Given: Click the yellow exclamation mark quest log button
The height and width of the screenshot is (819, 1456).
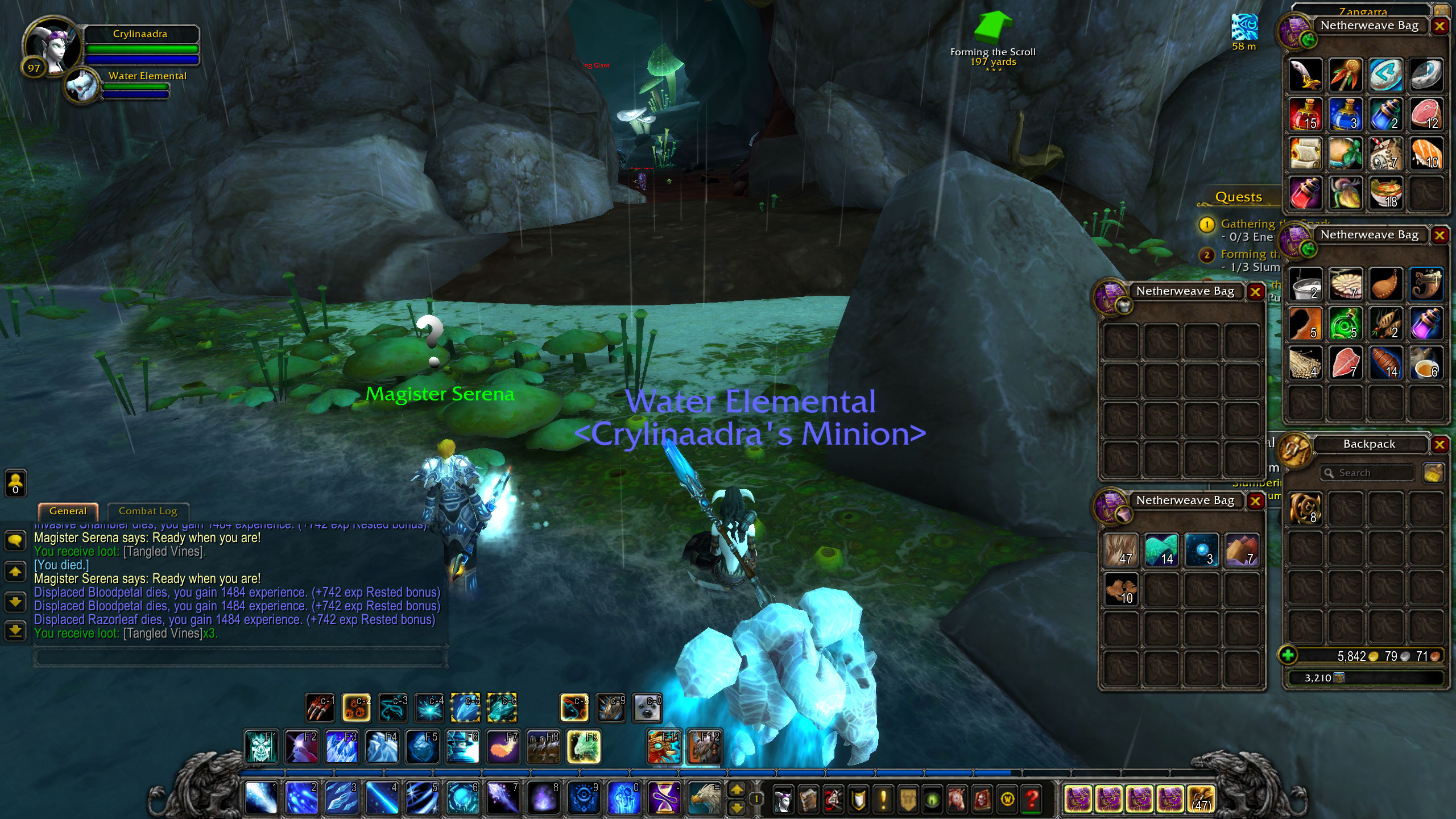Looking at the screenshot, I should 883,800.
